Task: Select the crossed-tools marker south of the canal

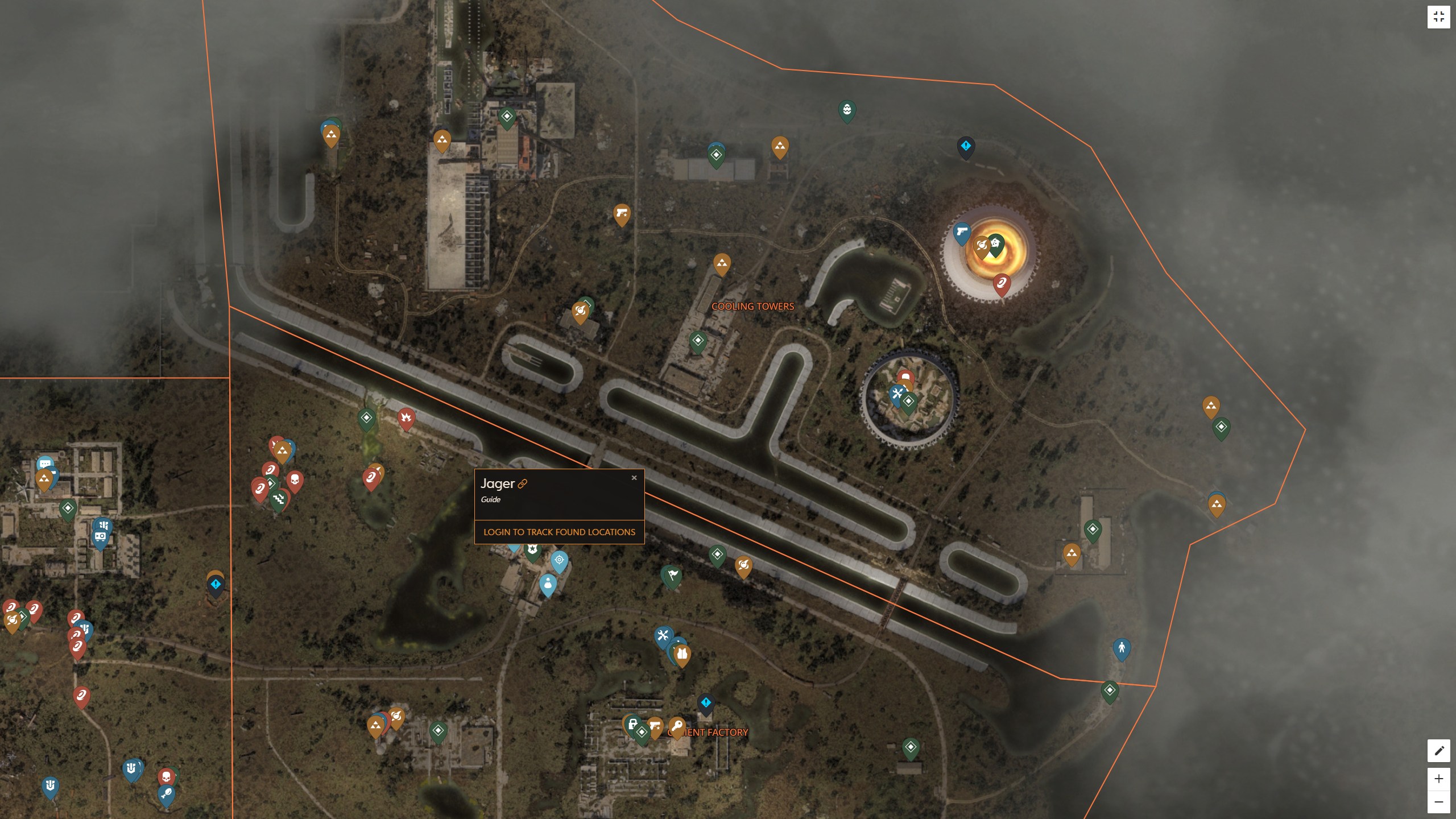Action: tap(663, 635)
